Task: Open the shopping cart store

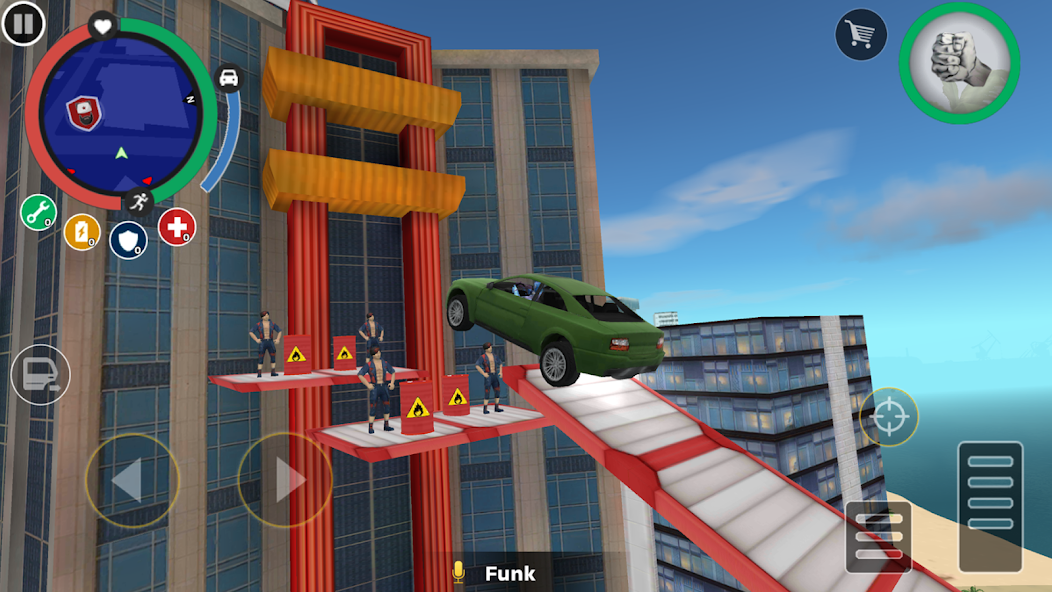Action: coord(861,35)
